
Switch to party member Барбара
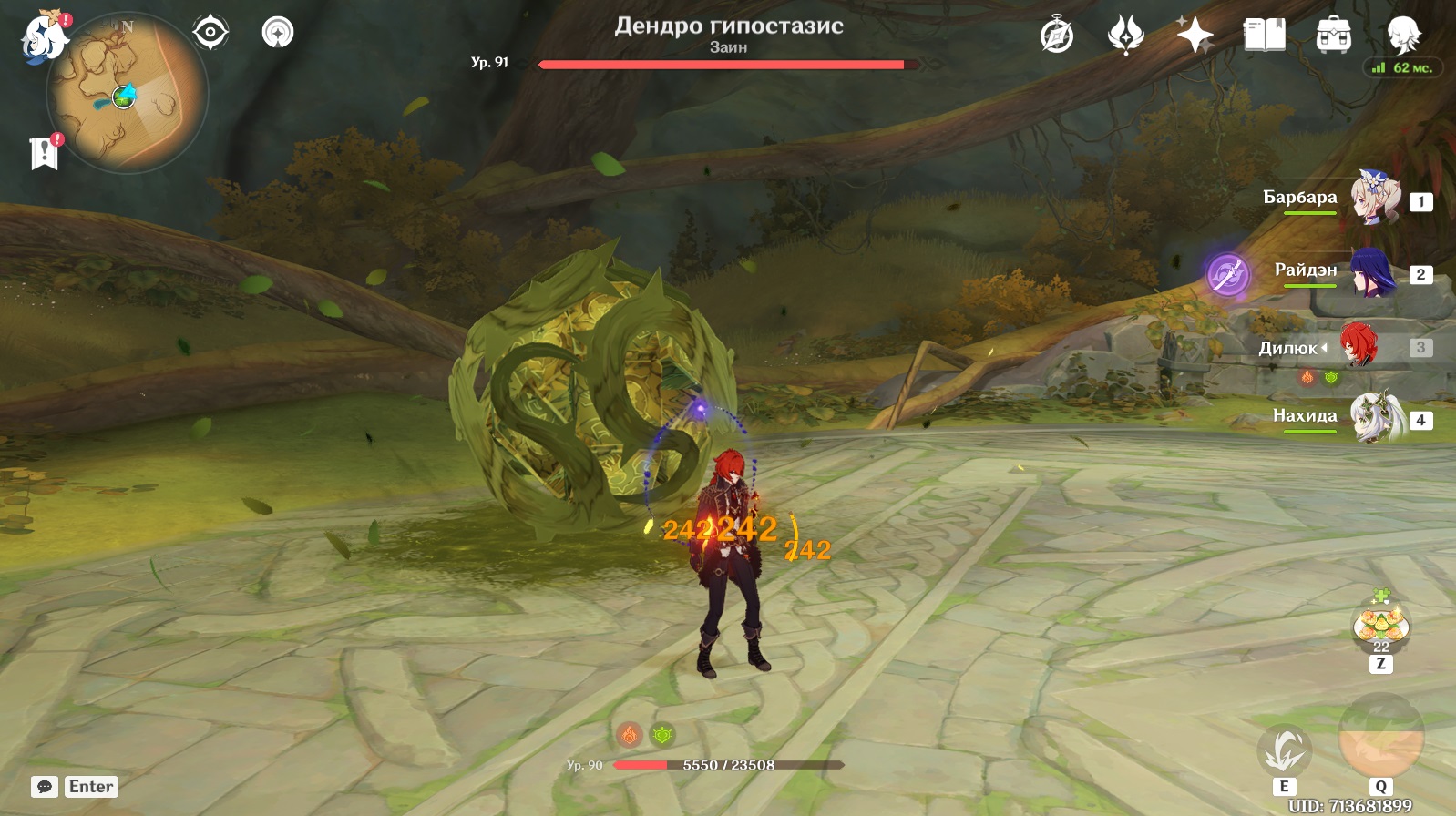pos(1375,197)
